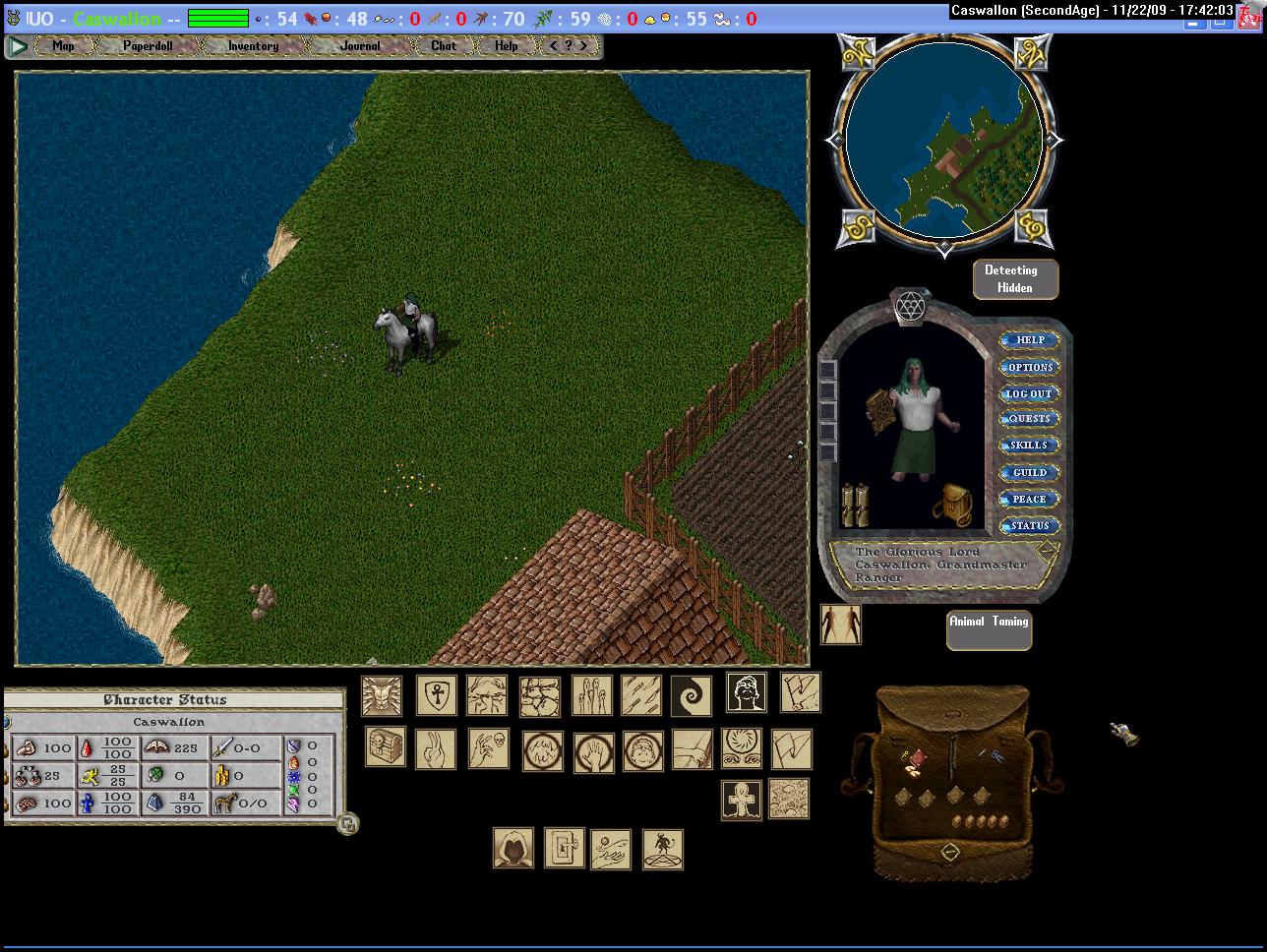Click the LOG OUT button

(1029, 393)
